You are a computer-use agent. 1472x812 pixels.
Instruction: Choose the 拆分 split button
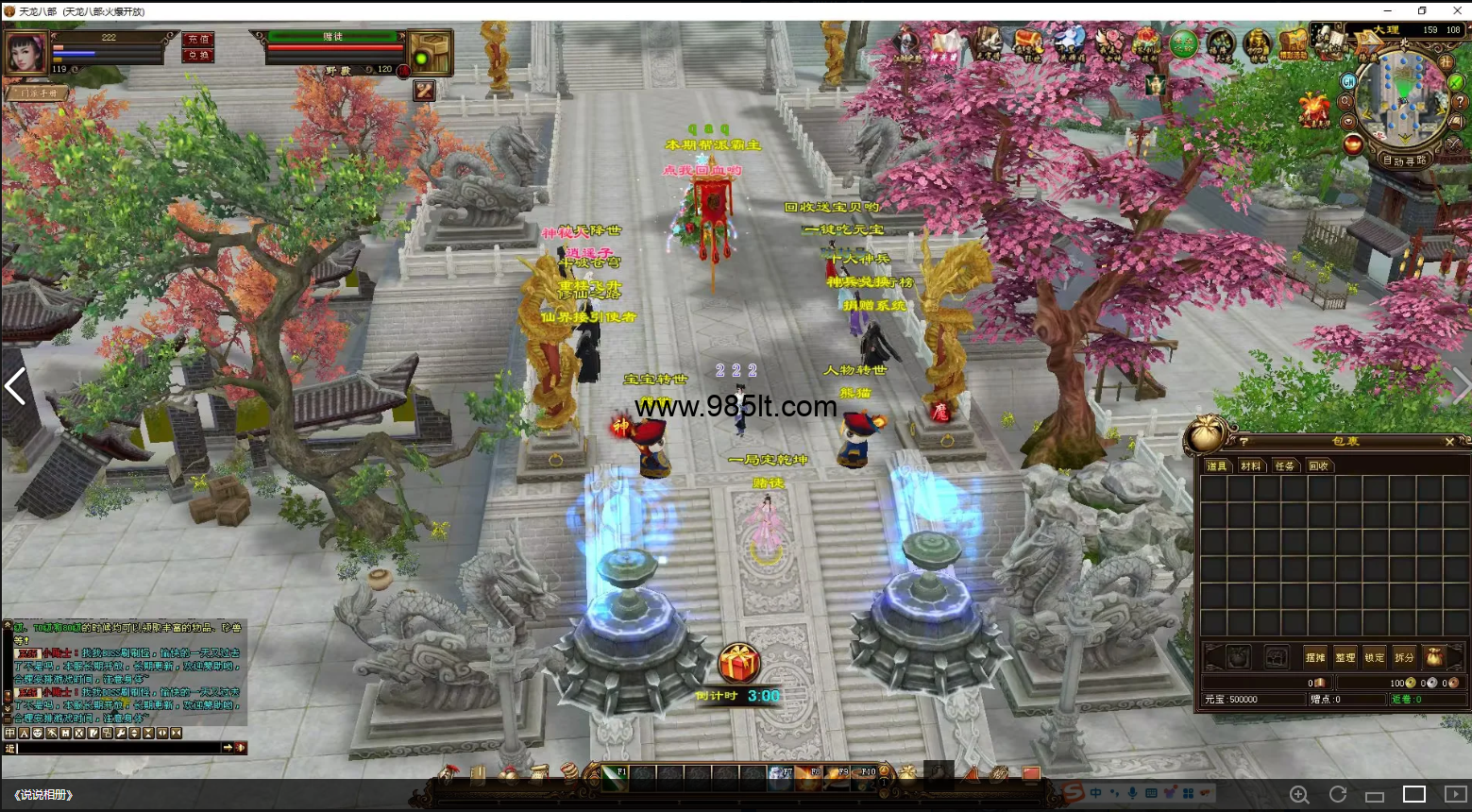coord(1405,657)
